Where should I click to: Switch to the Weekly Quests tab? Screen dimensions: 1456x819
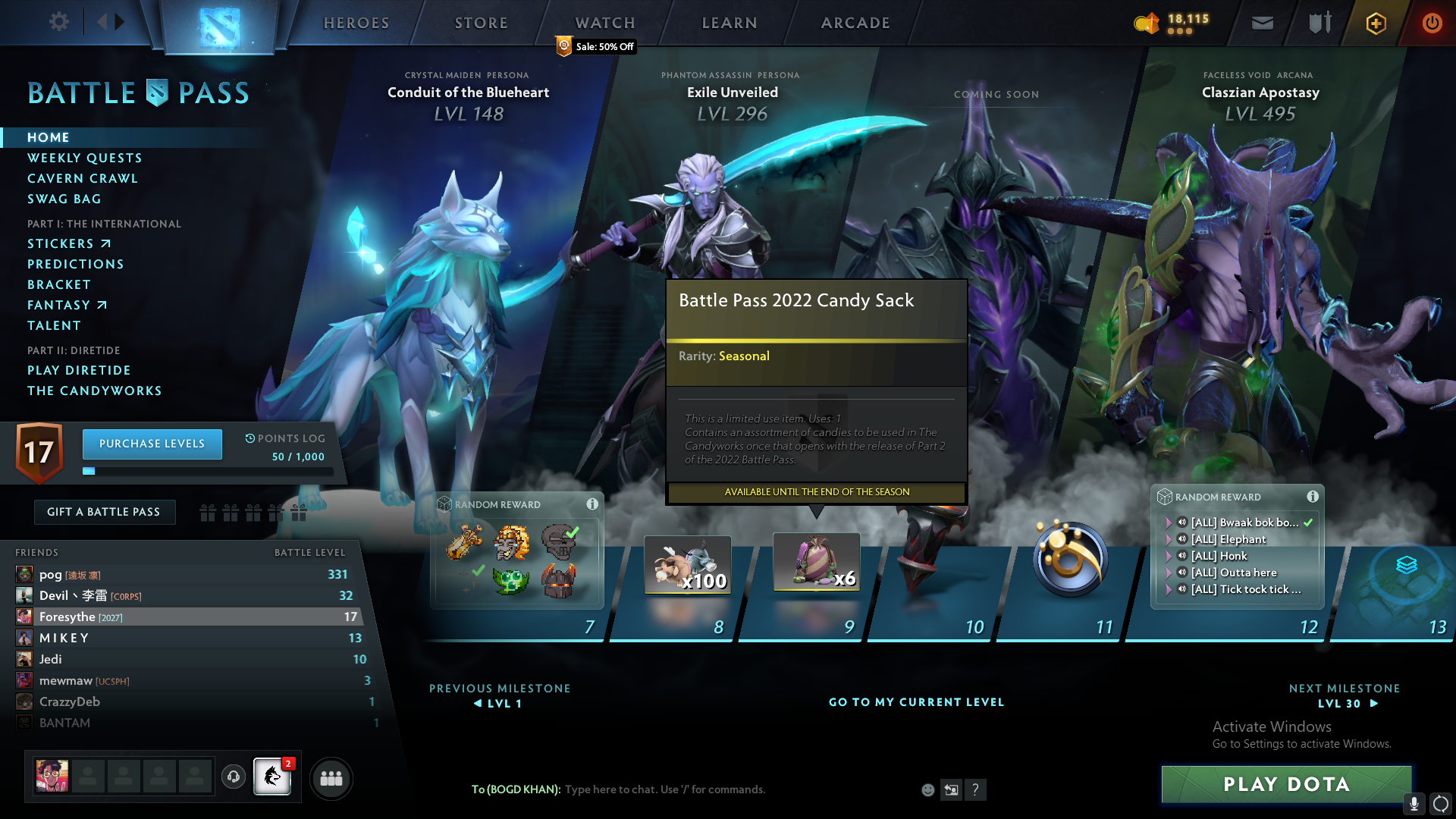84,158
